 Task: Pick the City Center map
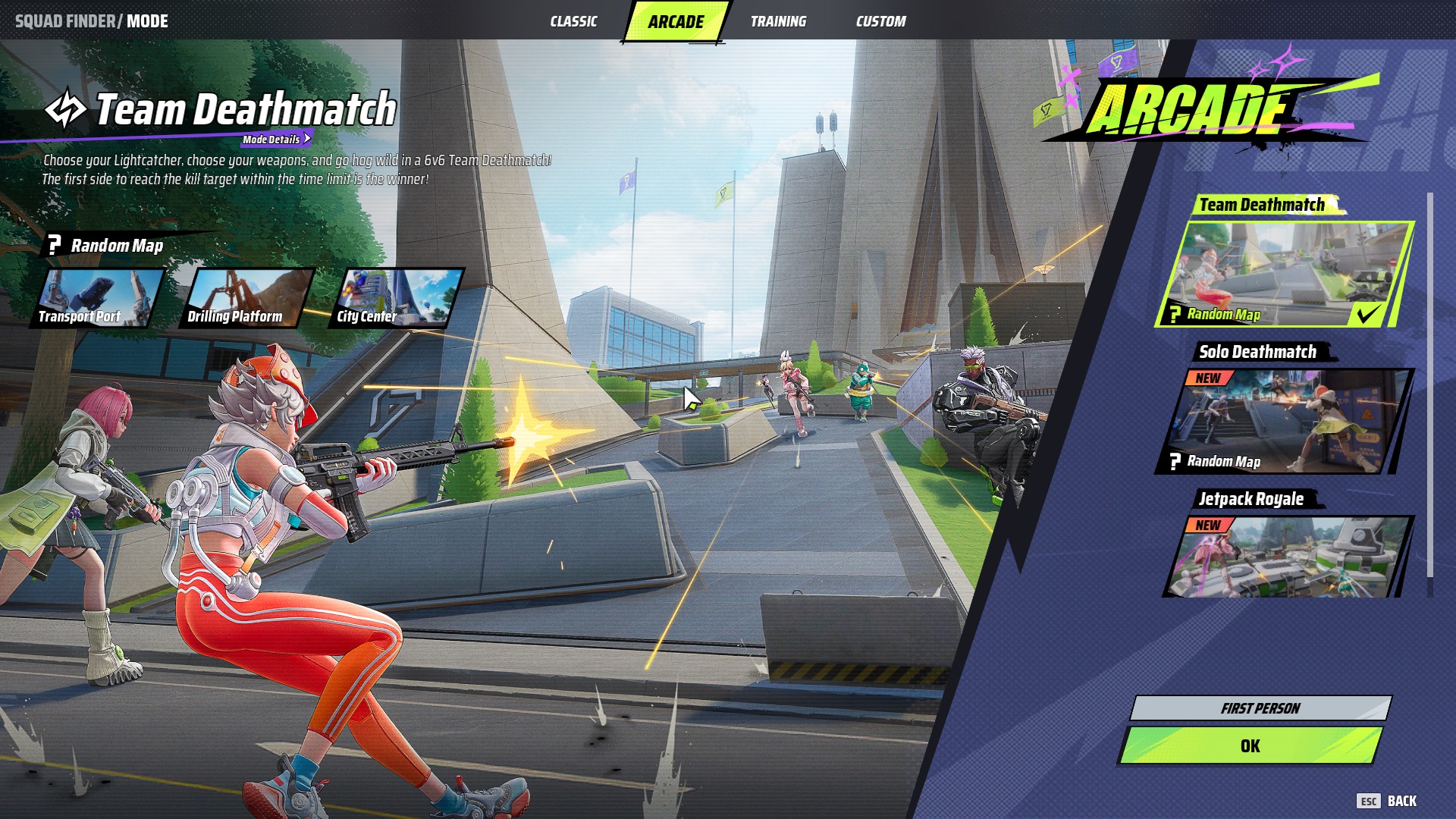coord(396,297)
